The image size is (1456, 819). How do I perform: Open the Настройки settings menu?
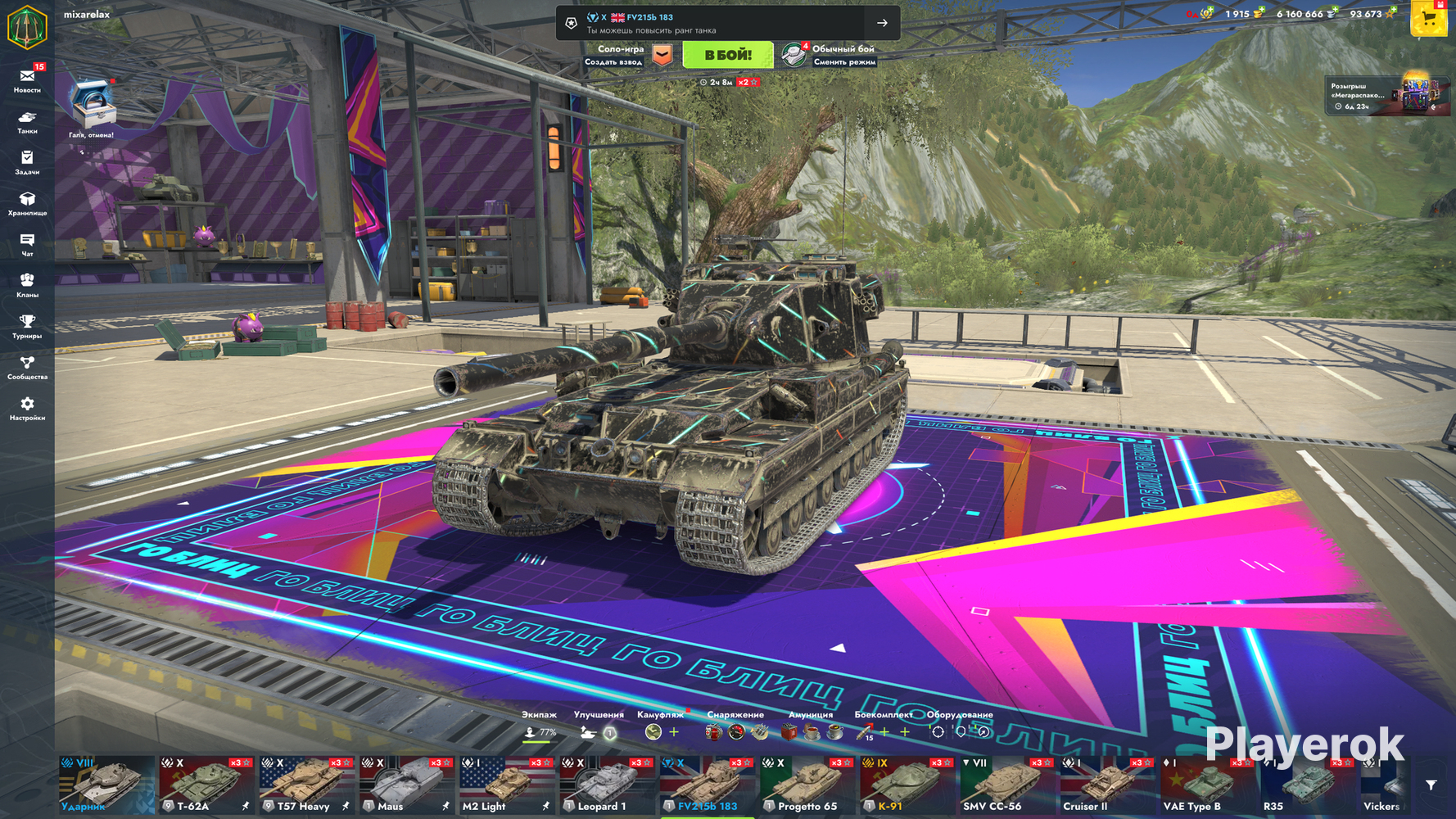click(27, 408)
